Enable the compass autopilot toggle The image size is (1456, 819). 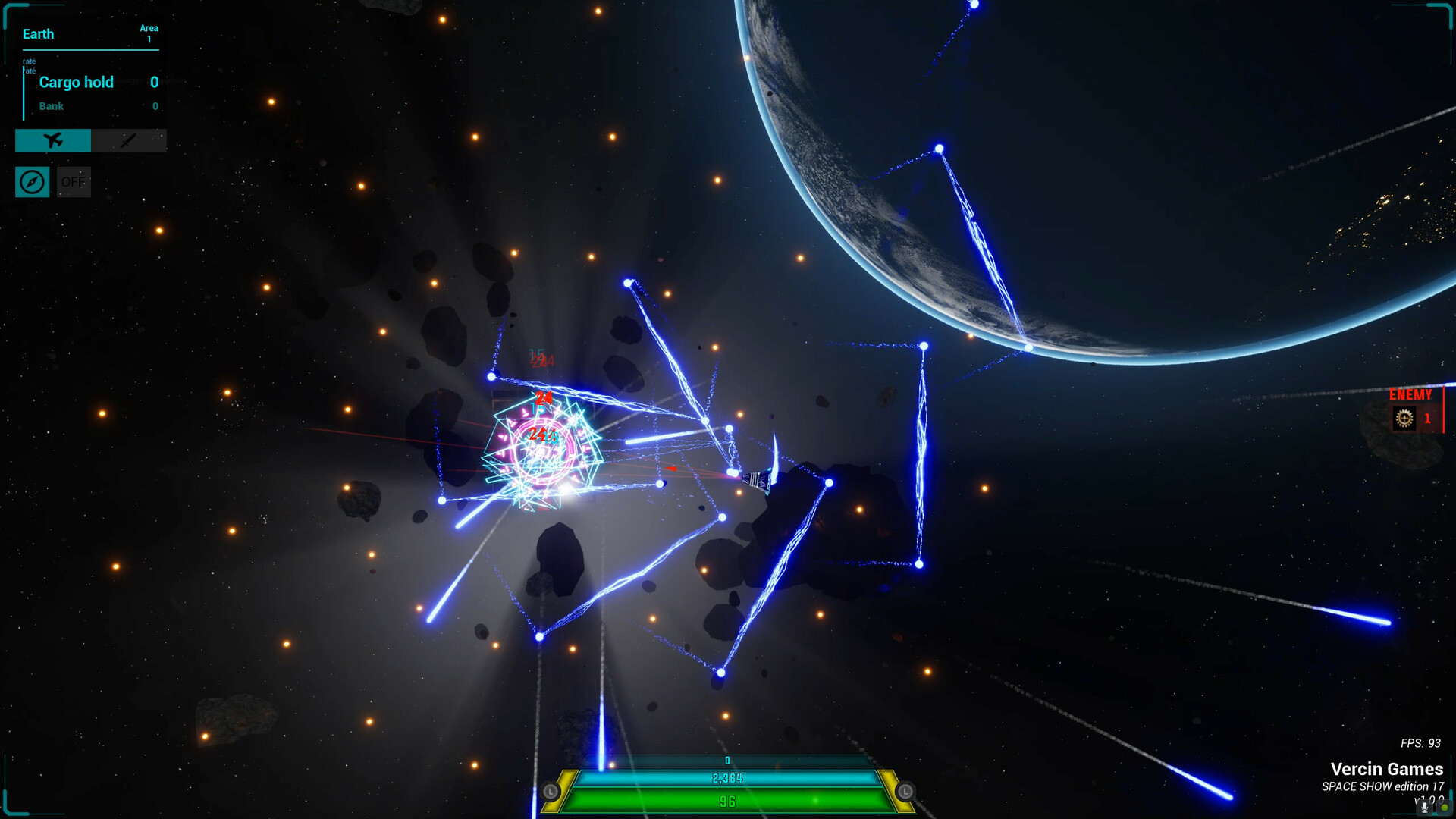click(x=32, y=181)
